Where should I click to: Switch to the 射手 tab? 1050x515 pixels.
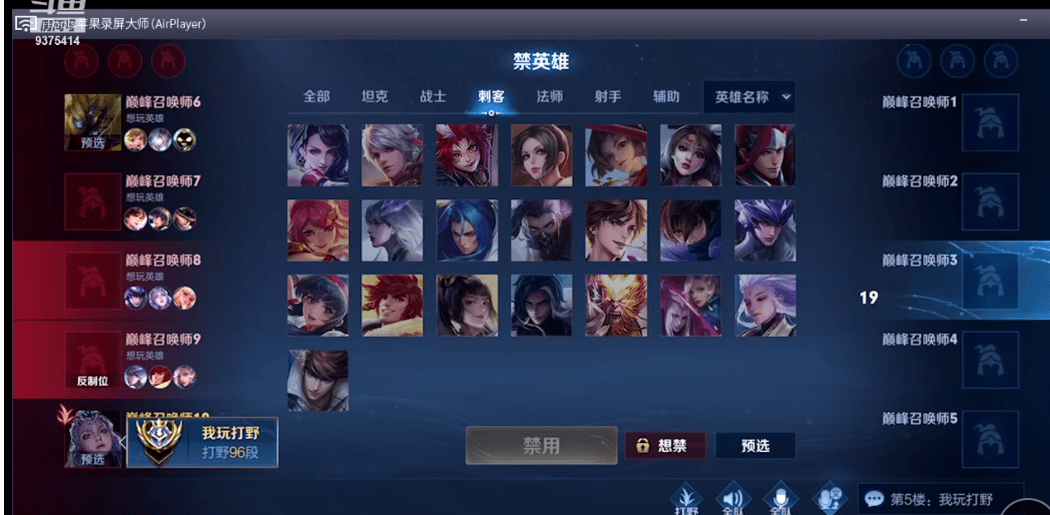point(607,97)
